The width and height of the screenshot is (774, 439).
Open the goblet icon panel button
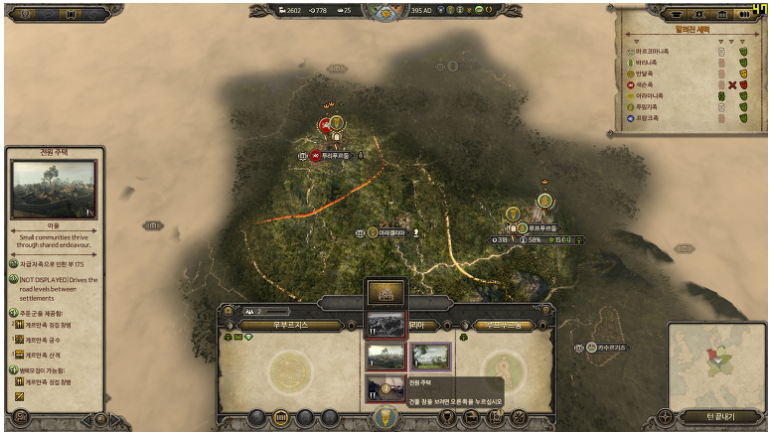pyautogui.click(x=446, y=418)
